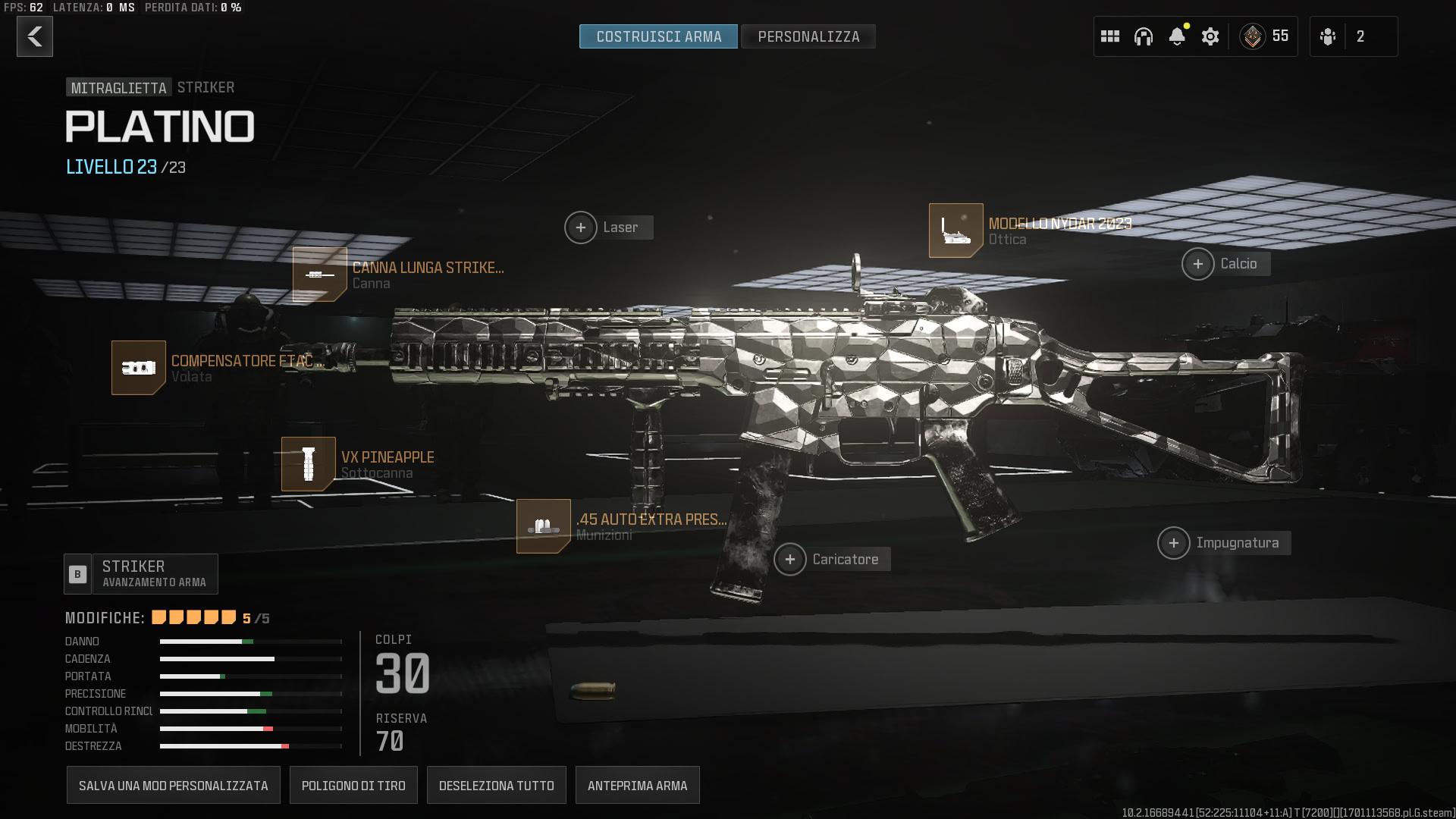The image size is (1456, 819).
Task: Open the grid menu icon
Action: (1110, 36)
